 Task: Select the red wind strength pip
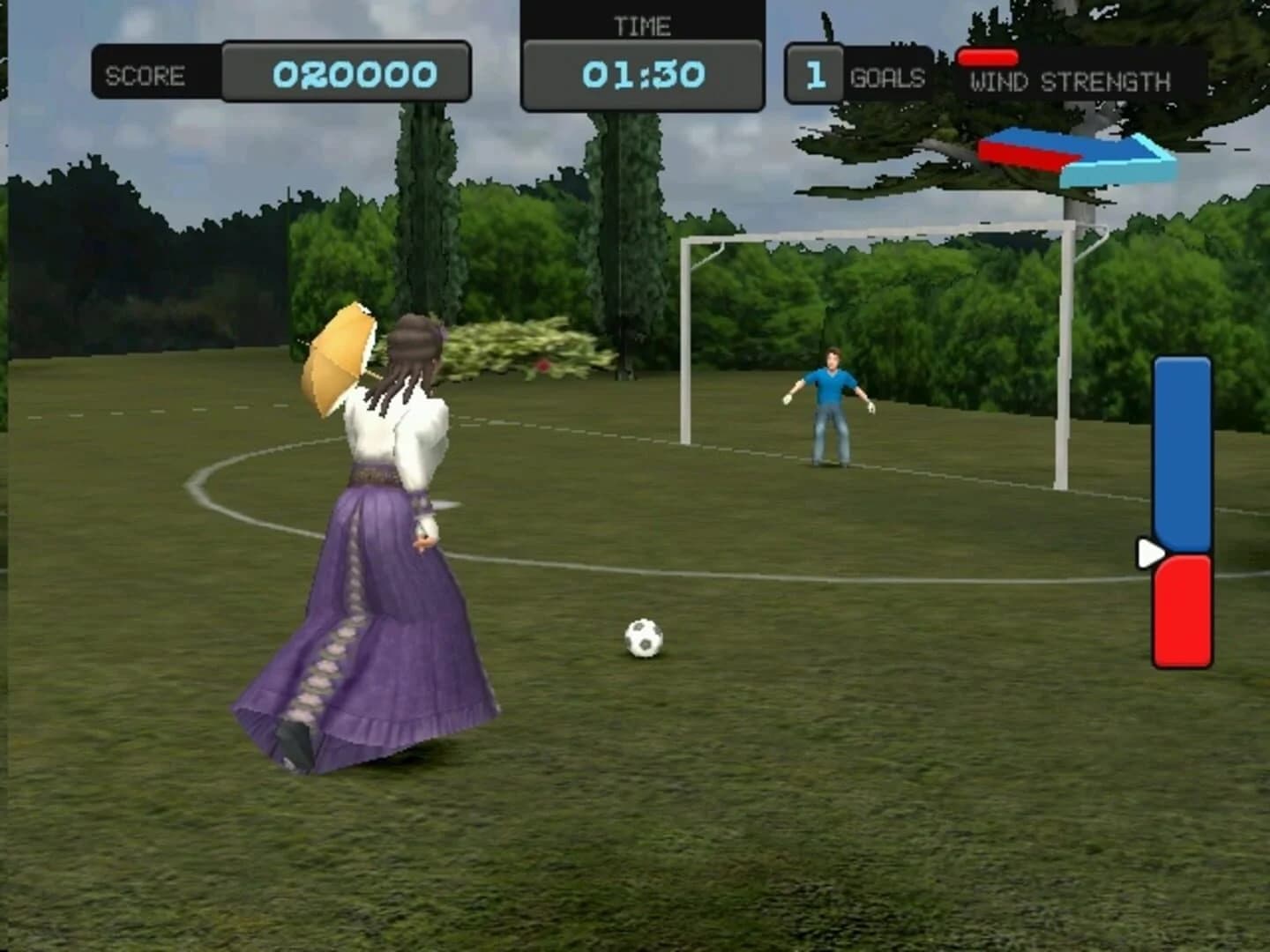(x=988, y=58)
